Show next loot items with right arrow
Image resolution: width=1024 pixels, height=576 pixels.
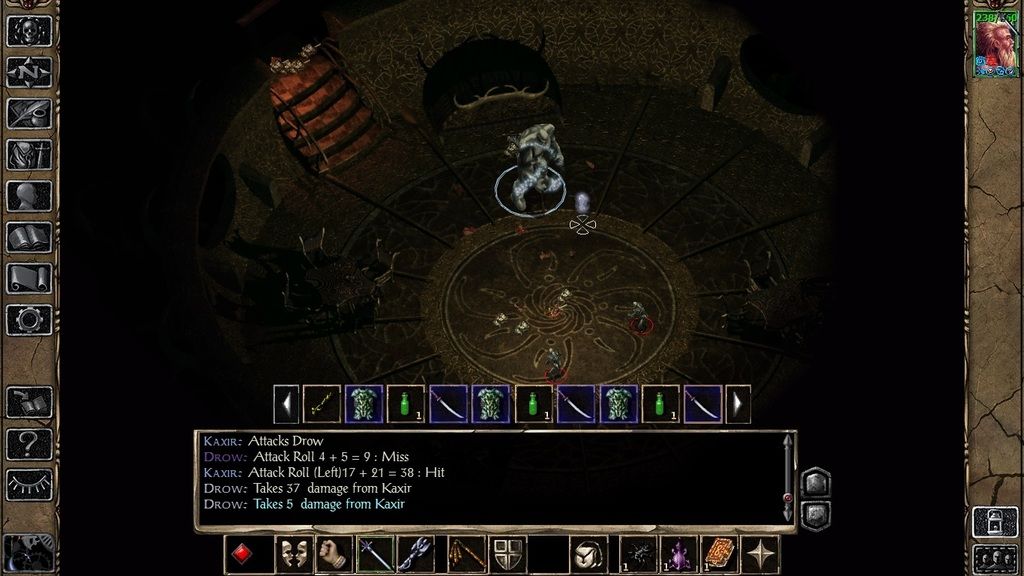coord(738,404)
